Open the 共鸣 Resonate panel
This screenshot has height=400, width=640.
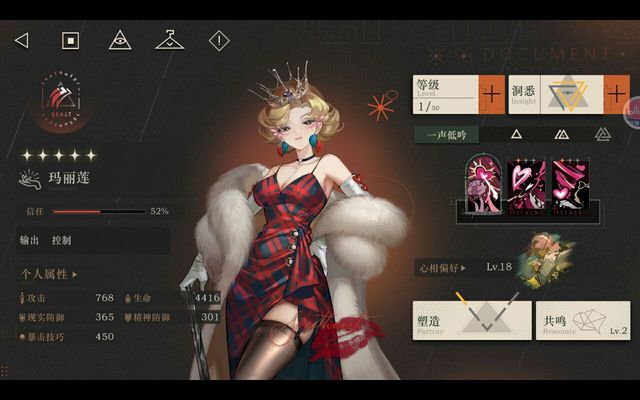[x=583, y=320]
